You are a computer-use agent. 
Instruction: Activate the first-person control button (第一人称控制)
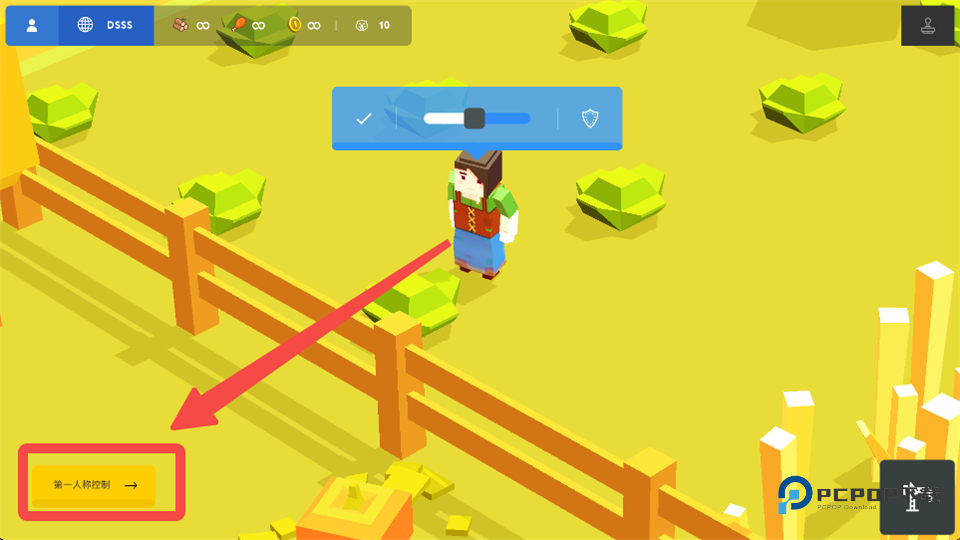coord(94,485)
